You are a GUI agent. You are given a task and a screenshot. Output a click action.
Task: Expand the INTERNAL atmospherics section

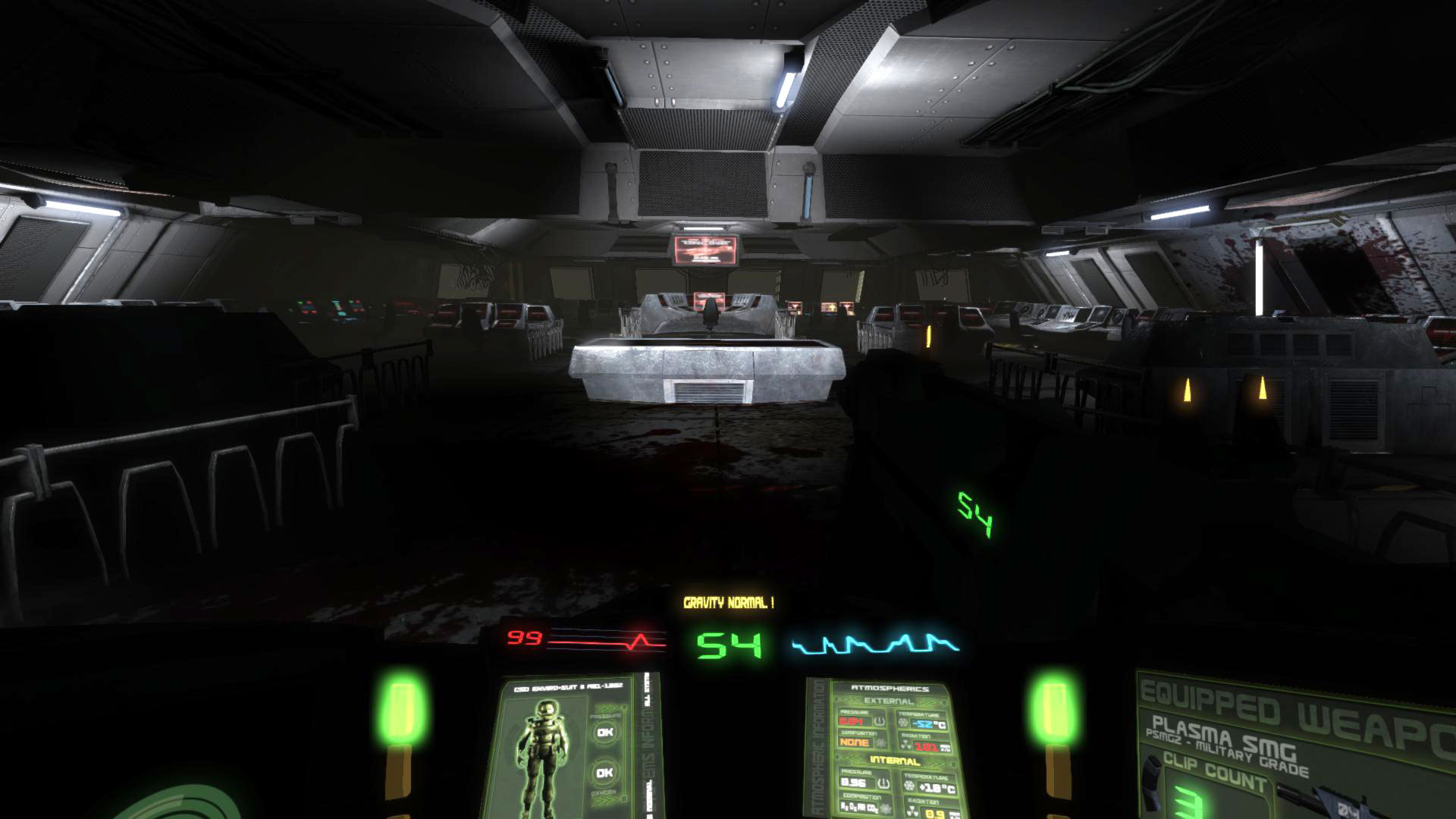pos(895,760)
